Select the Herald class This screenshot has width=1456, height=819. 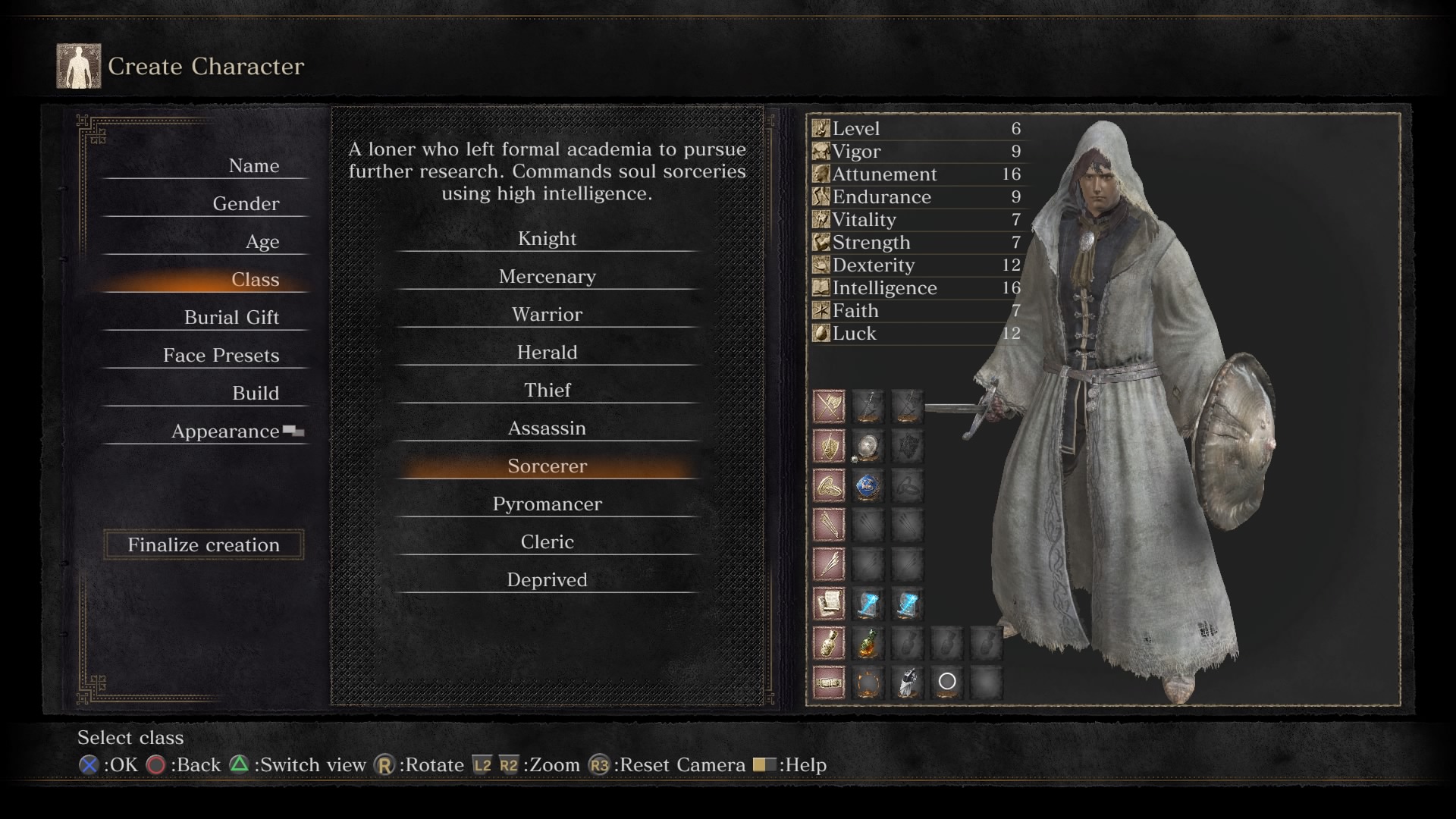547,353
